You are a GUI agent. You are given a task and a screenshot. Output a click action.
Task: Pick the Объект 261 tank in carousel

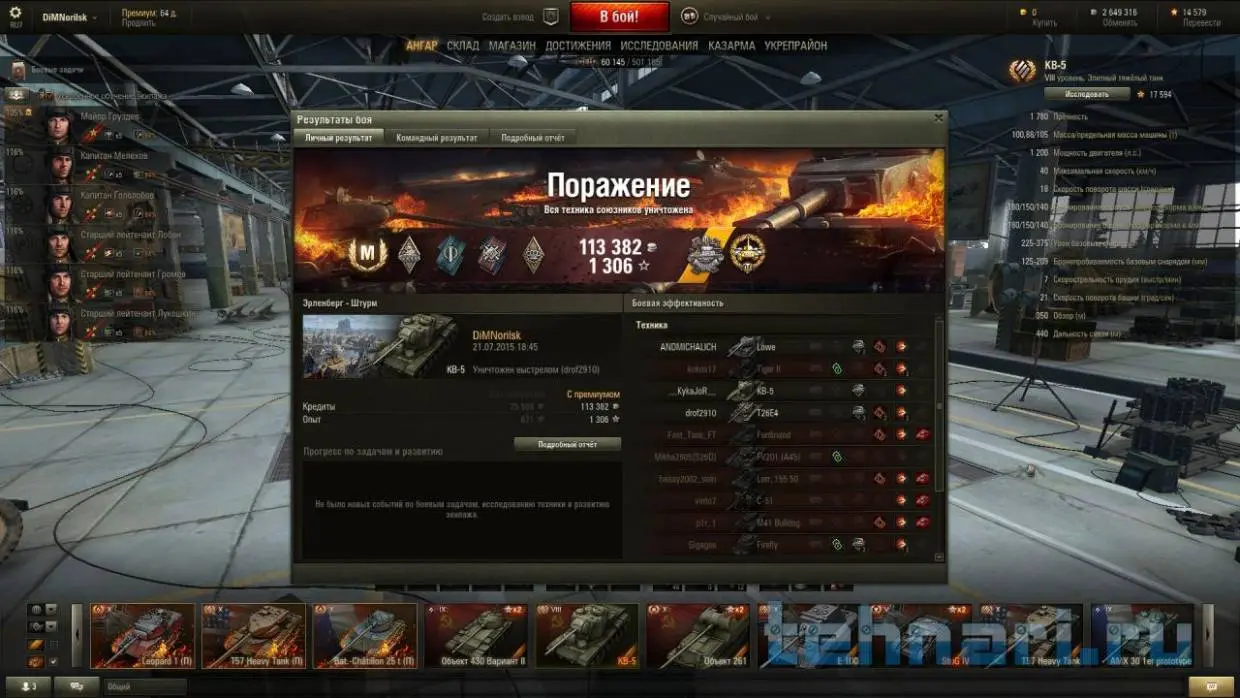697,636
